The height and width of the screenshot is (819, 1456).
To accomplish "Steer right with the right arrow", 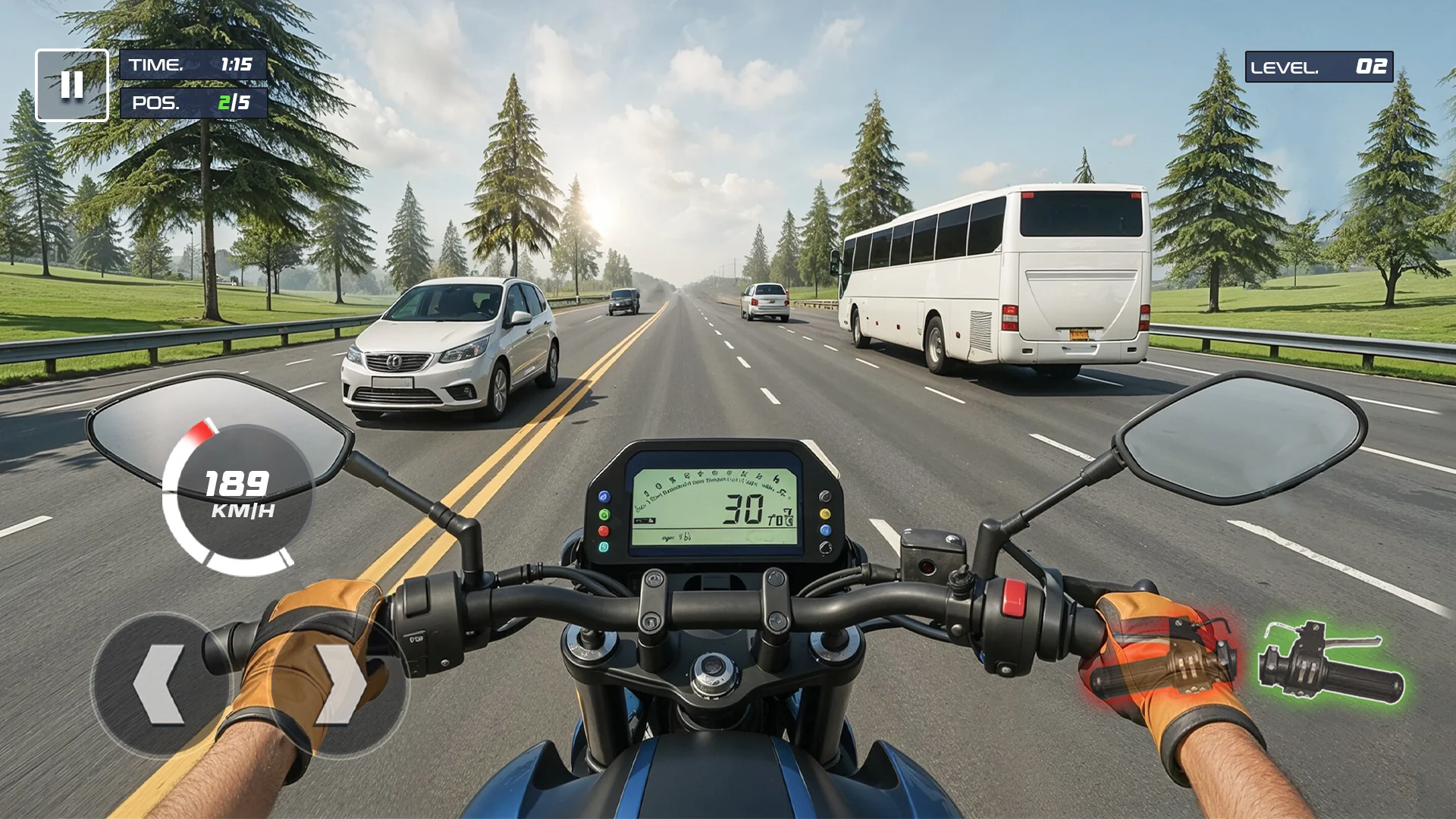I will click(339, 685).
